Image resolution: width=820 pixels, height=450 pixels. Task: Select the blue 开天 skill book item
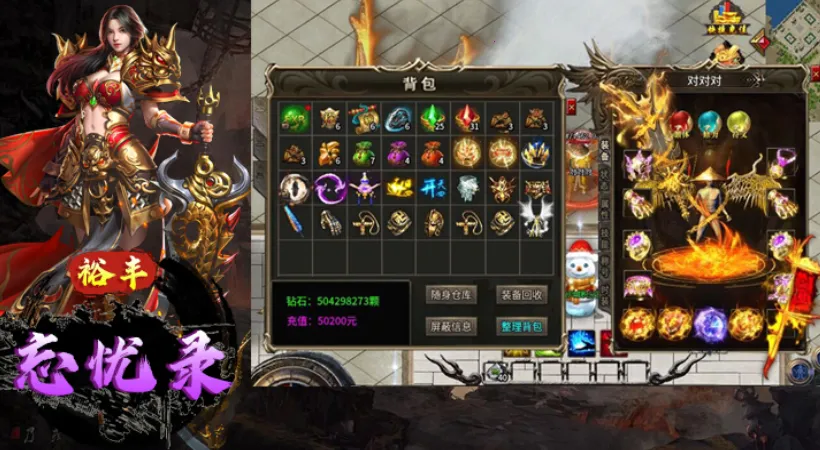(432, 187)
